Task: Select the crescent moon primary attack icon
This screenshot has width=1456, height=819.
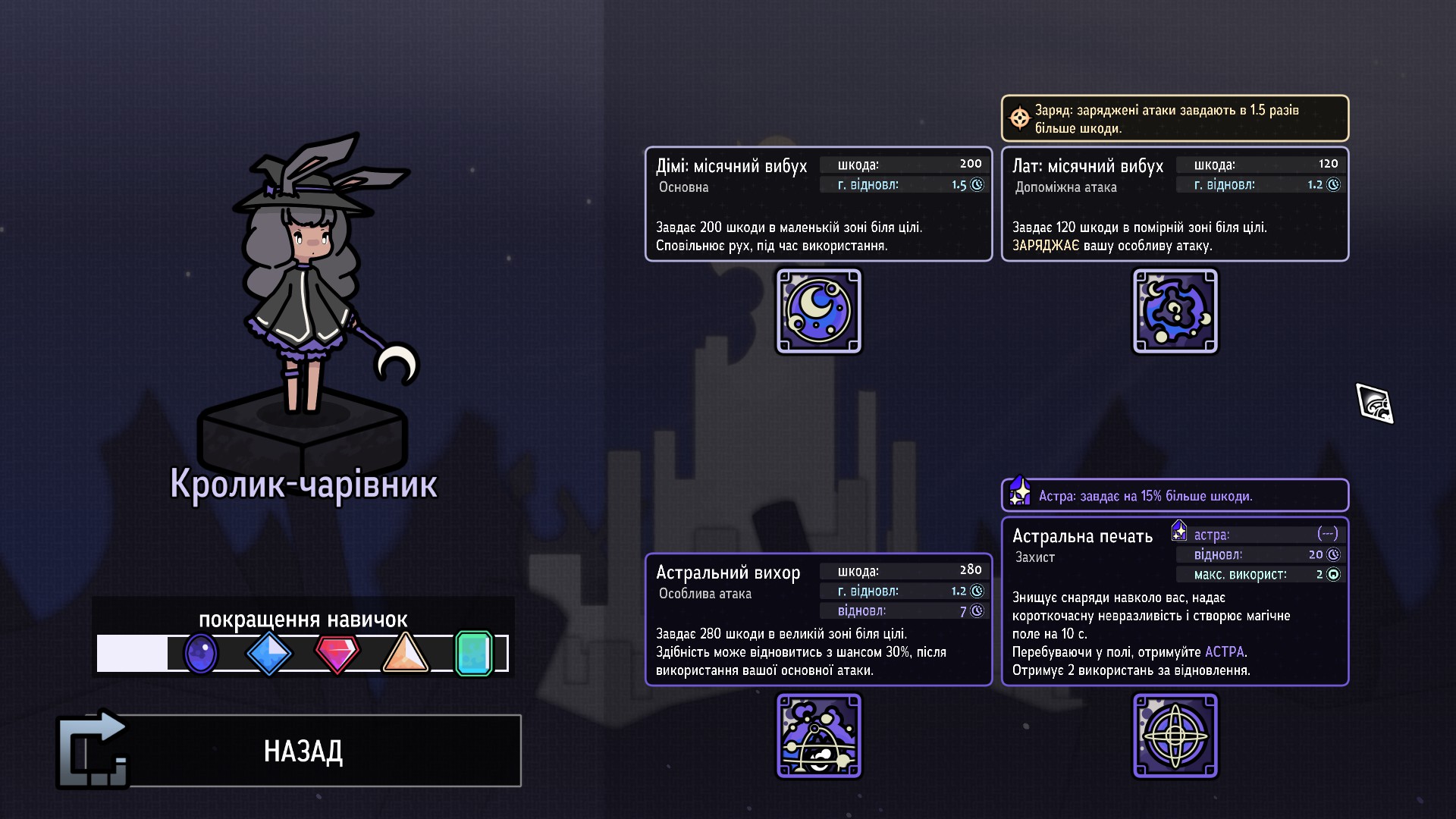Action: click(819, 311)
